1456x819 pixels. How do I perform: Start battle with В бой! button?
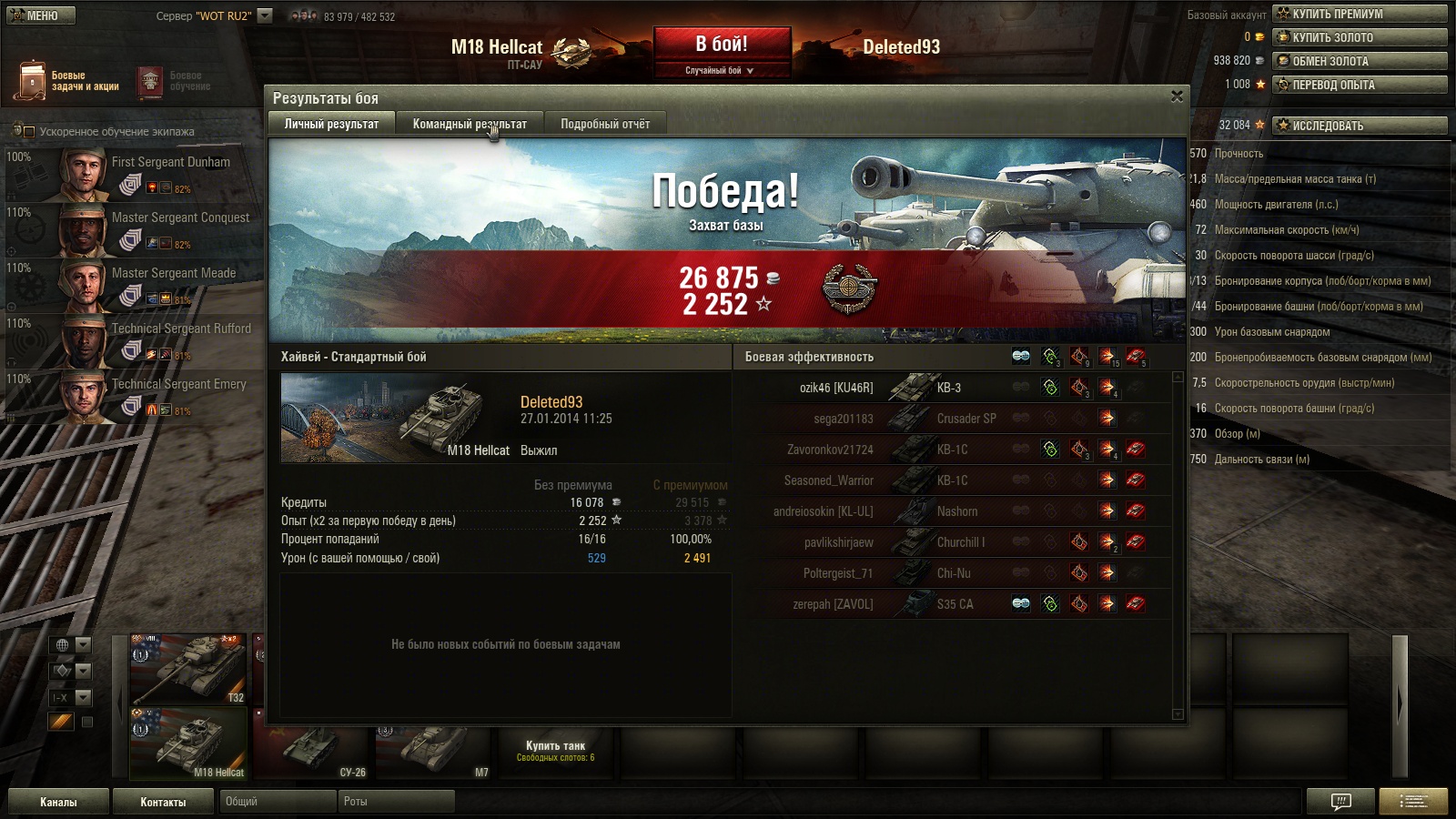[721, 44]
